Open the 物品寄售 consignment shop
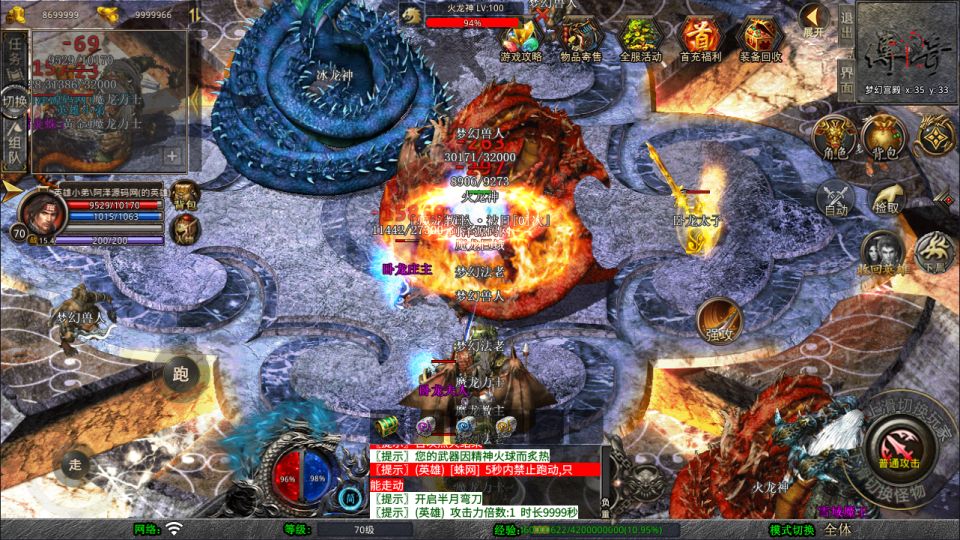This screenshot has height=540, width=960. 580,38
